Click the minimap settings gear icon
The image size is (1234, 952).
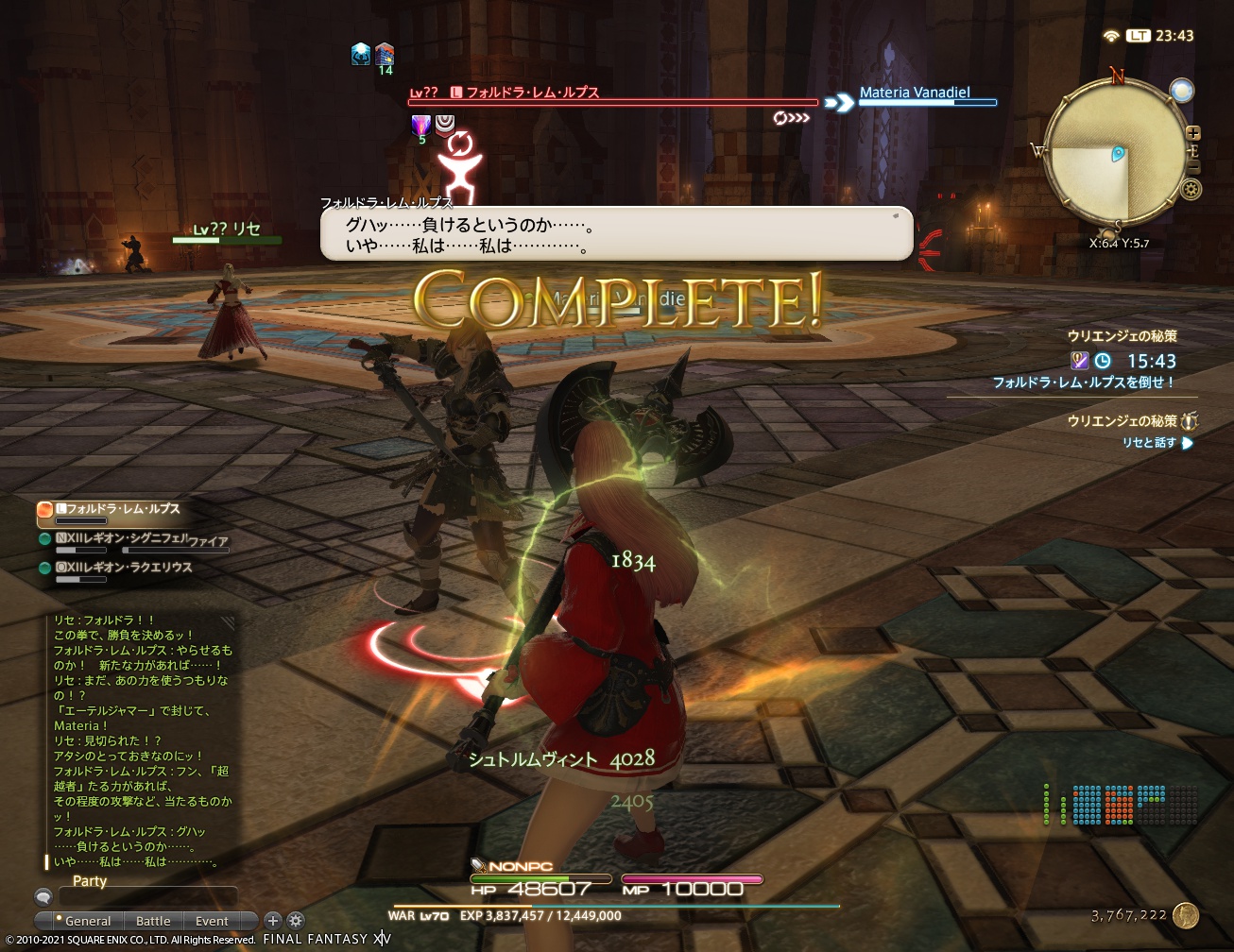click(1191, 188)
